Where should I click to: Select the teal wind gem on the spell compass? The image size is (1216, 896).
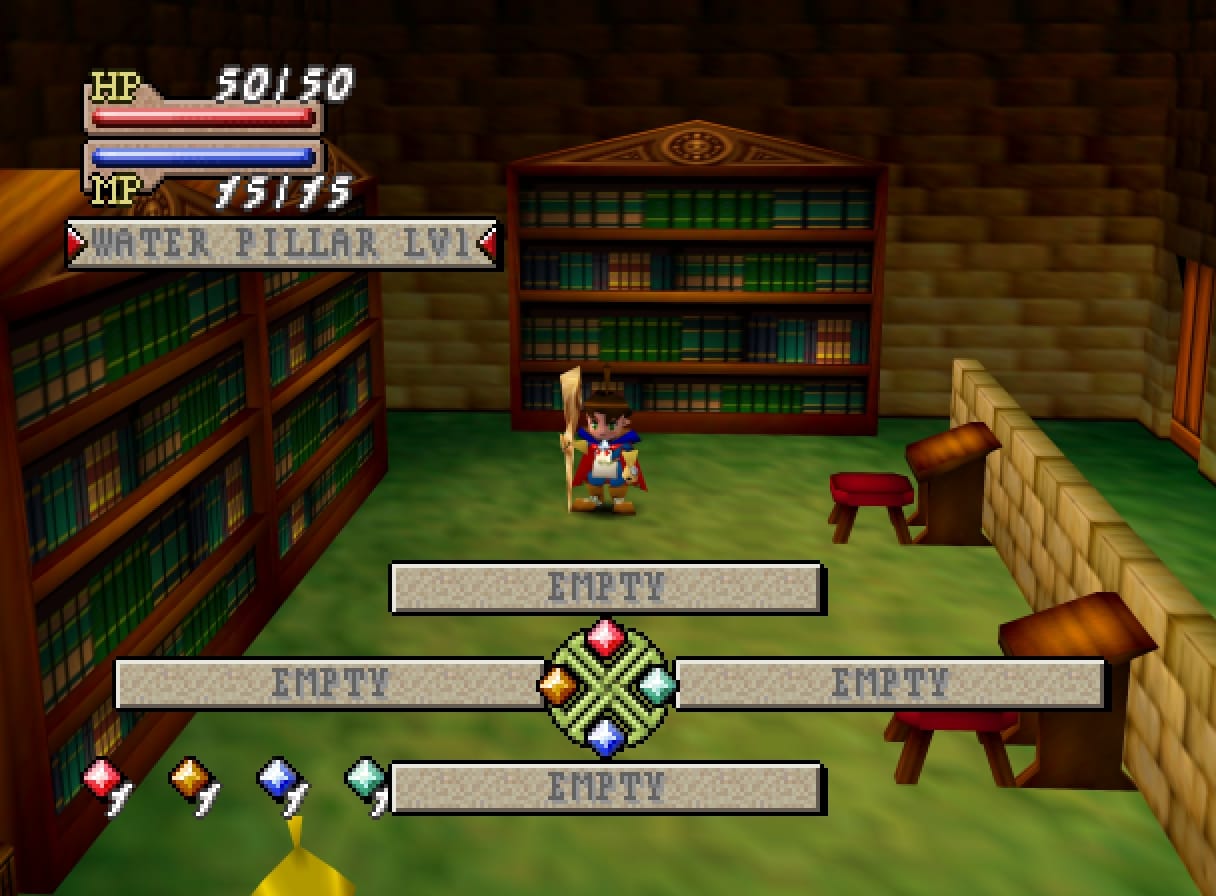tap(656, 685)
